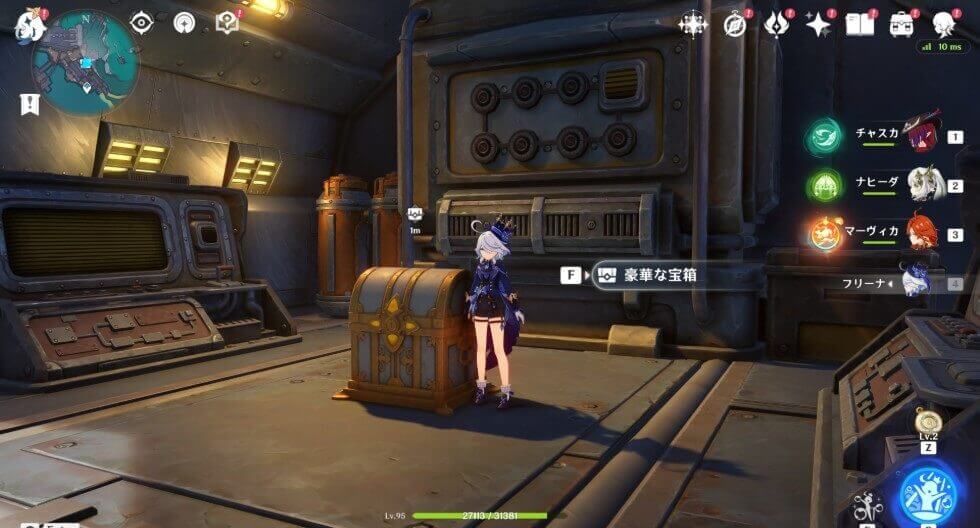Toggle the eye-shaped elemental sight icon
The height and width of the screenshot is (528, 980).
(x=141, y=23)
